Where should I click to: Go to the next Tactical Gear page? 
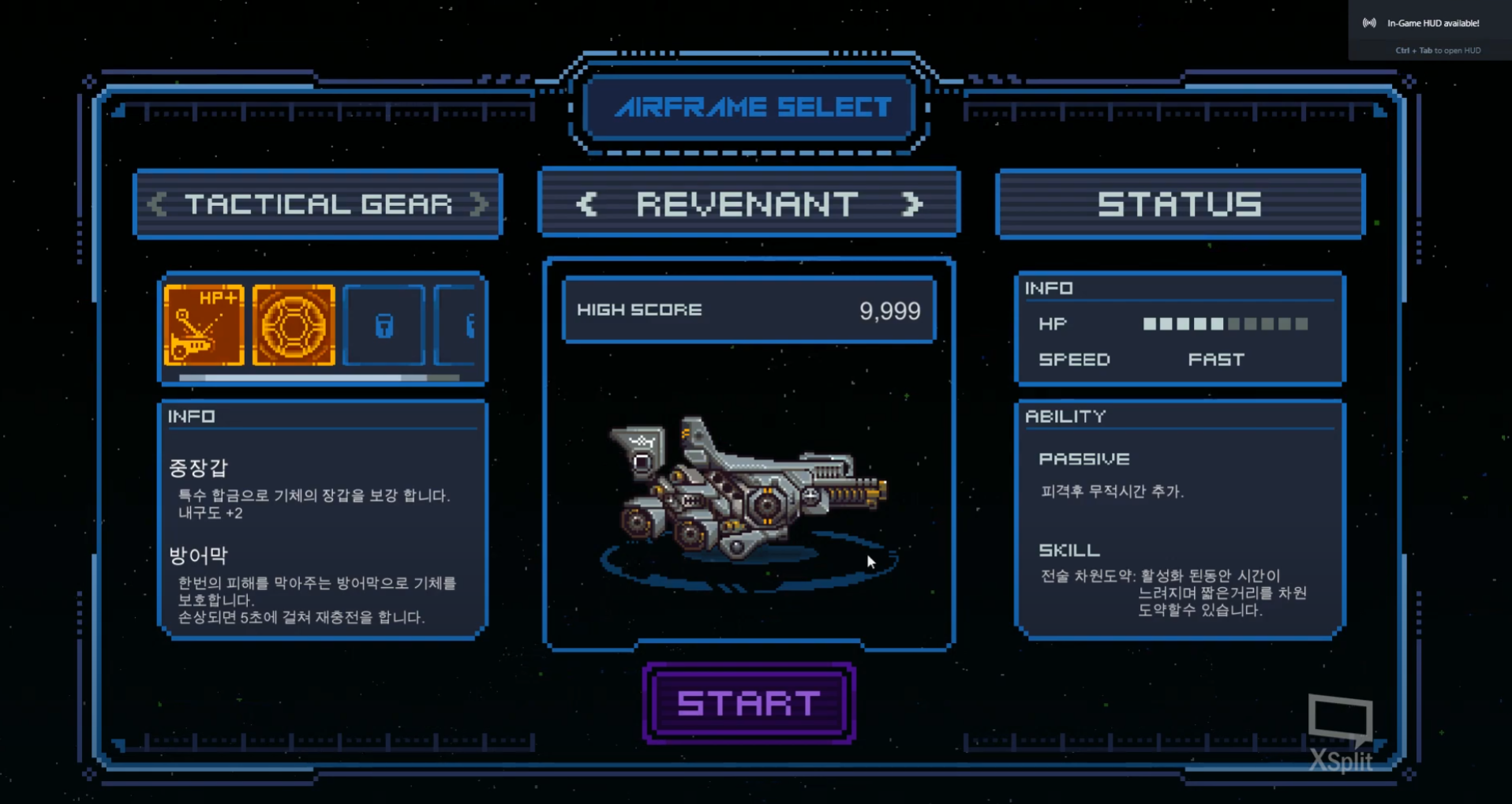(x=478, y=205)
